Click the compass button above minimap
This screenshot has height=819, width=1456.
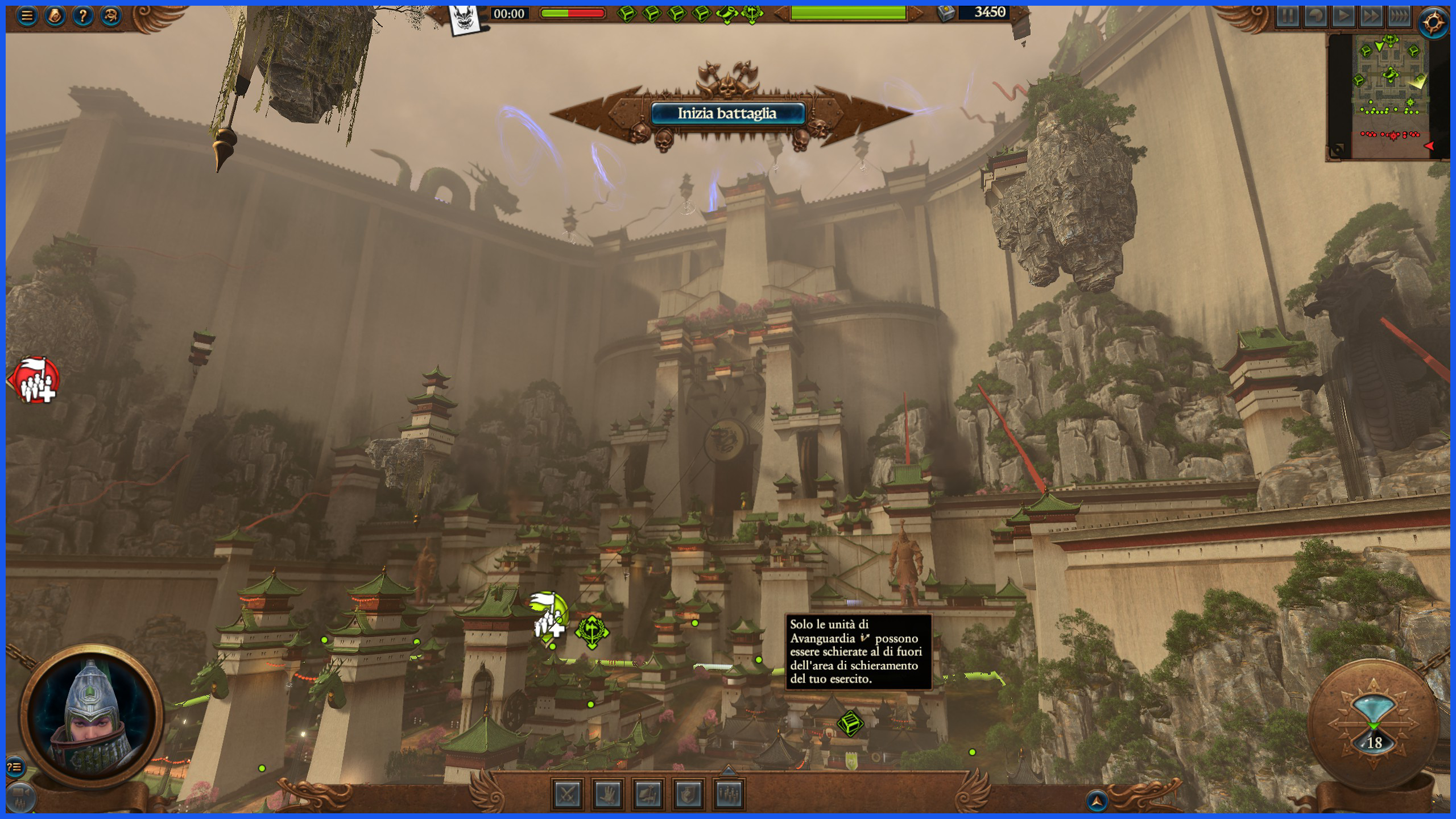click(x=1433, y=23)
